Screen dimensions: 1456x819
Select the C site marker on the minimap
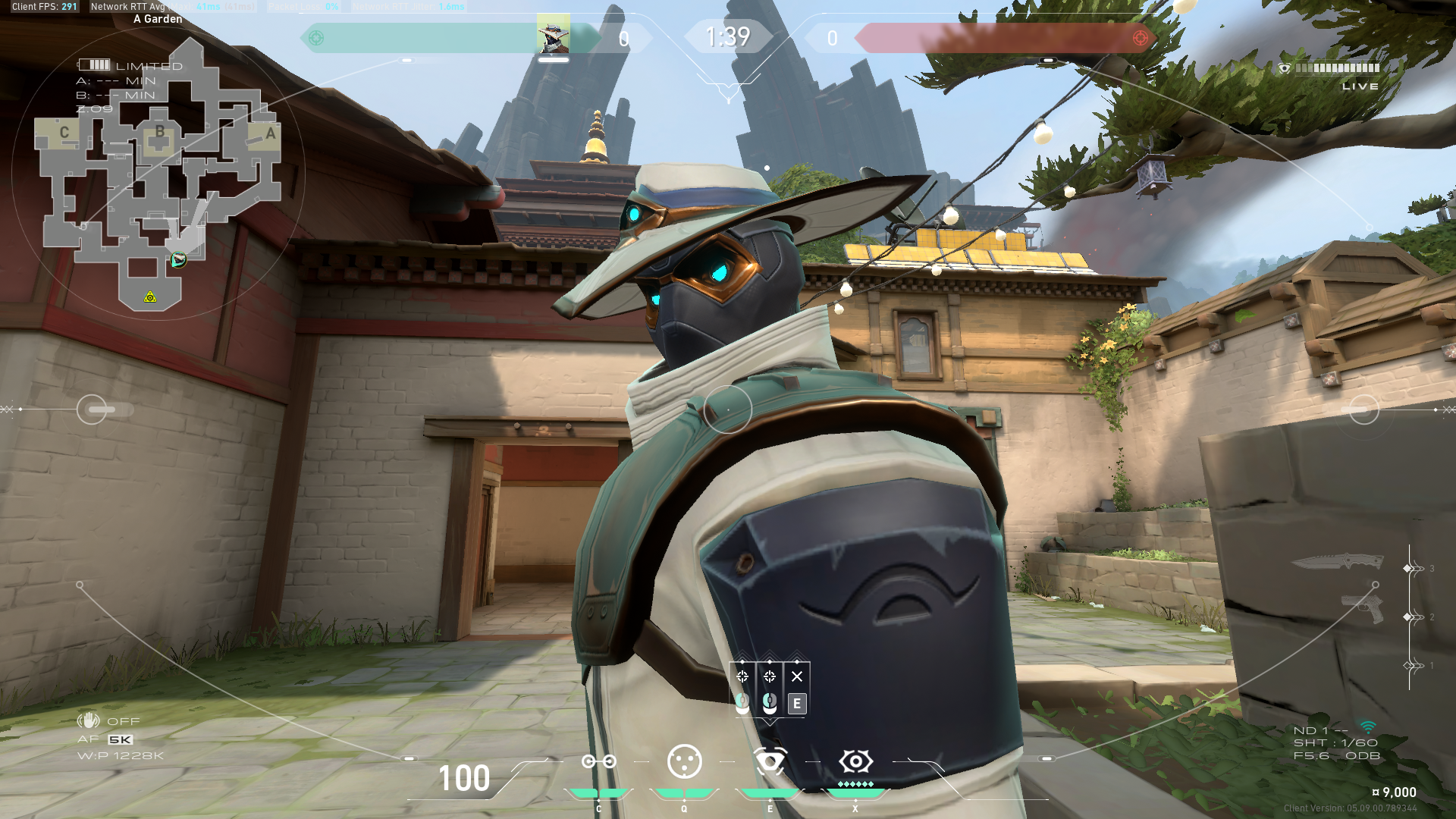[x=64, y=133]
